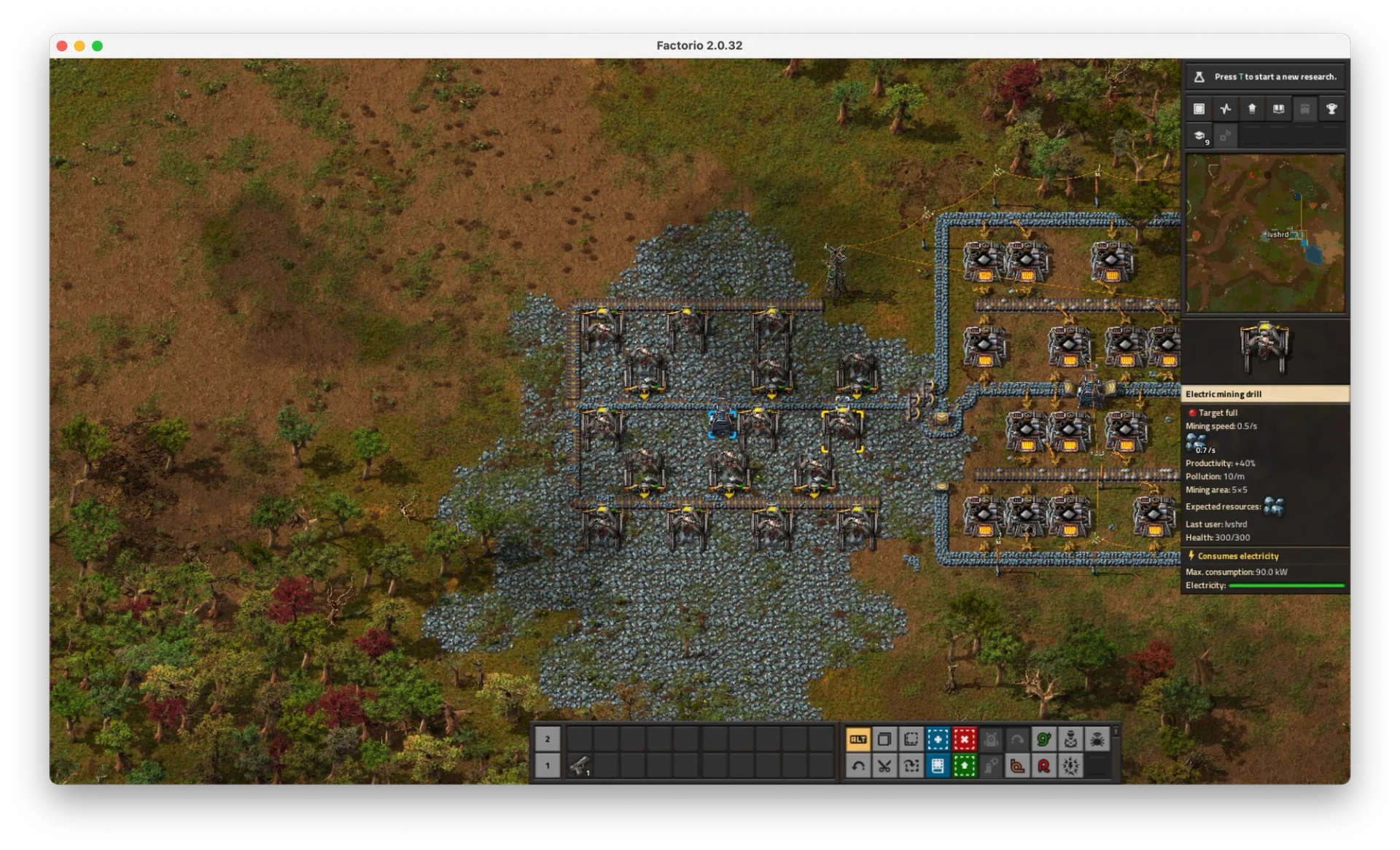Open the blue blueprint book shortcut
The image size is (1400, 850).
pyautogui.click(x=938, y=766)
